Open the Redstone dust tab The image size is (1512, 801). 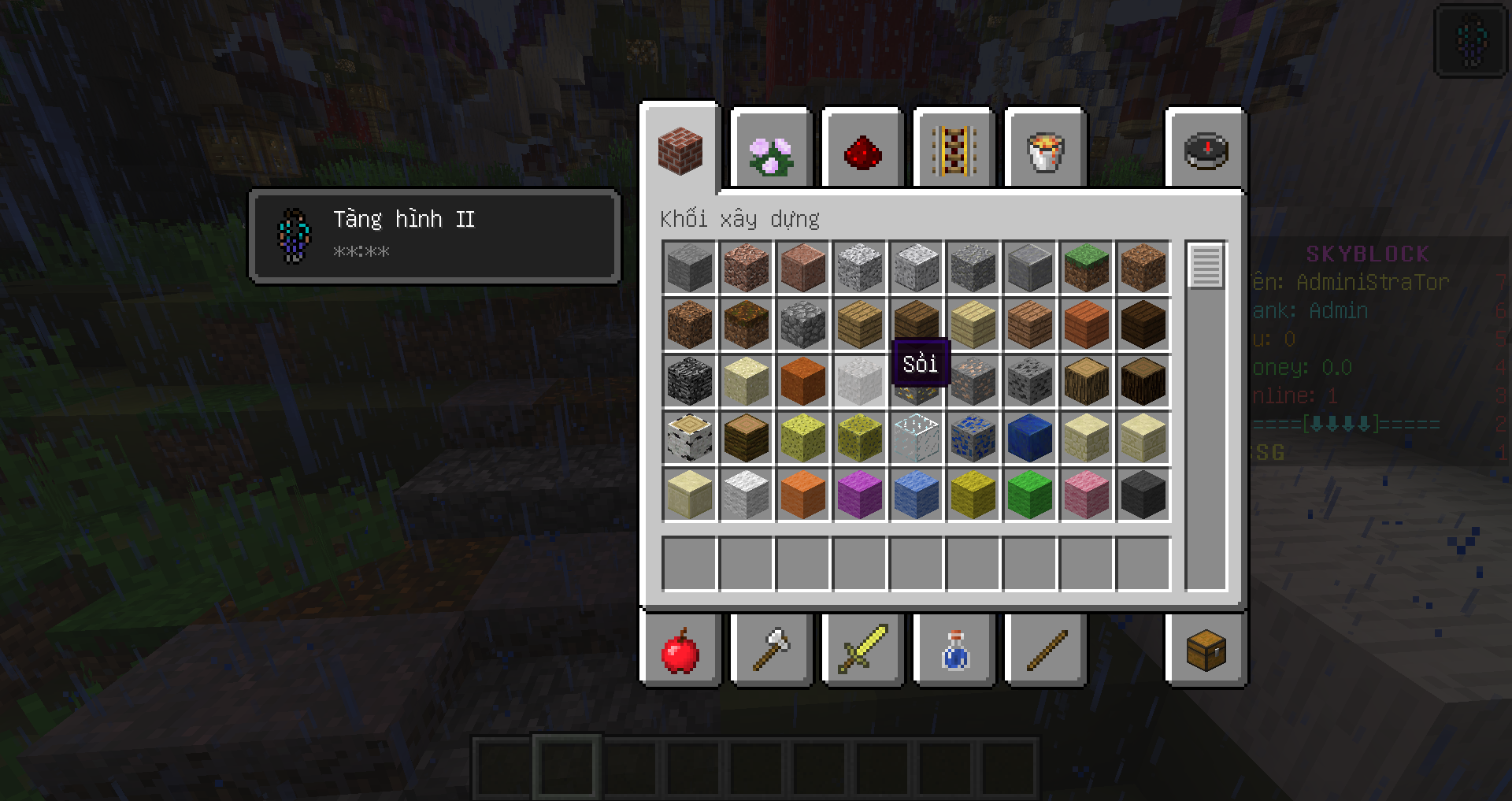[x=862, y=151]
